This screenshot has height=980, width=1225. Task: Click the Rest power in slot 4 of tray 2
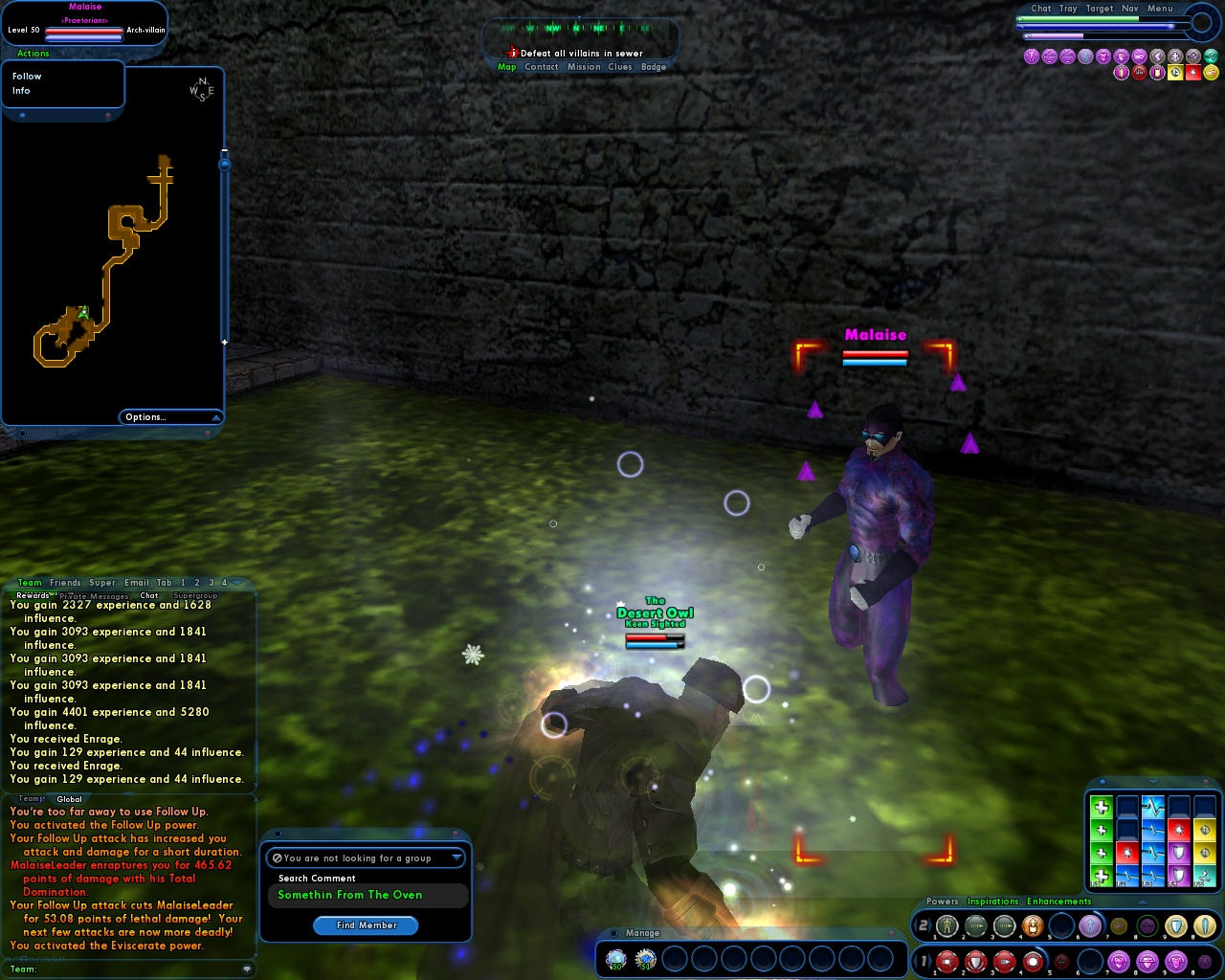pyautogui.click(x=1034, y=925)
